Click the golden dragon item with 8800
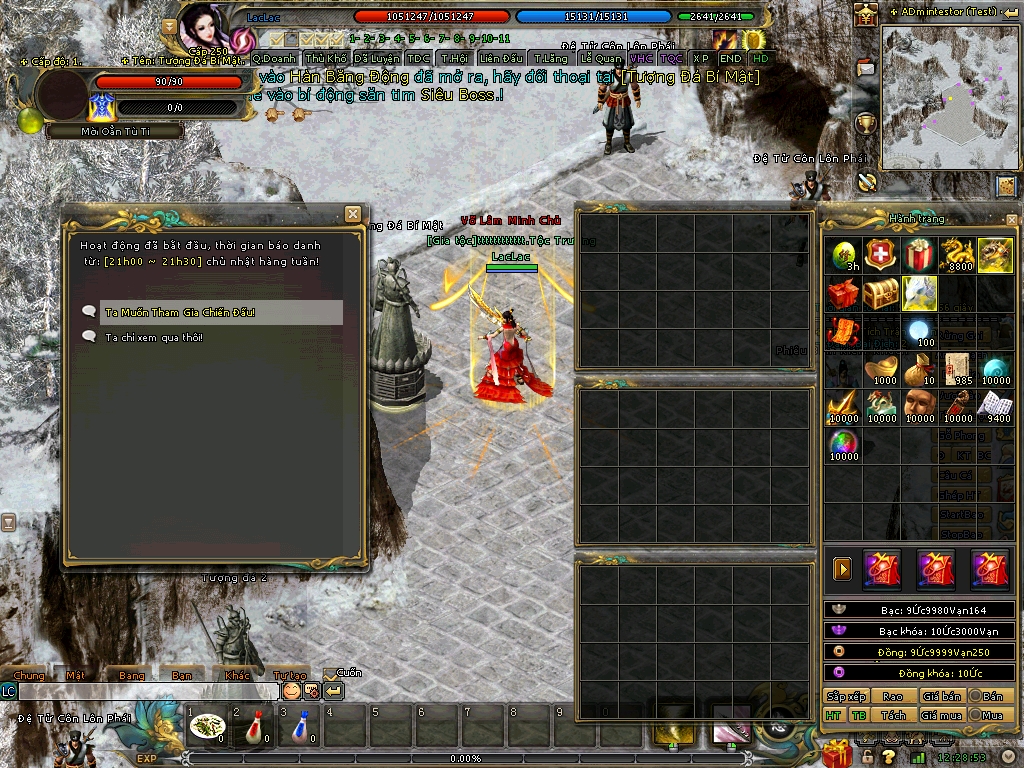The image size is (1024, 768). 958,255
